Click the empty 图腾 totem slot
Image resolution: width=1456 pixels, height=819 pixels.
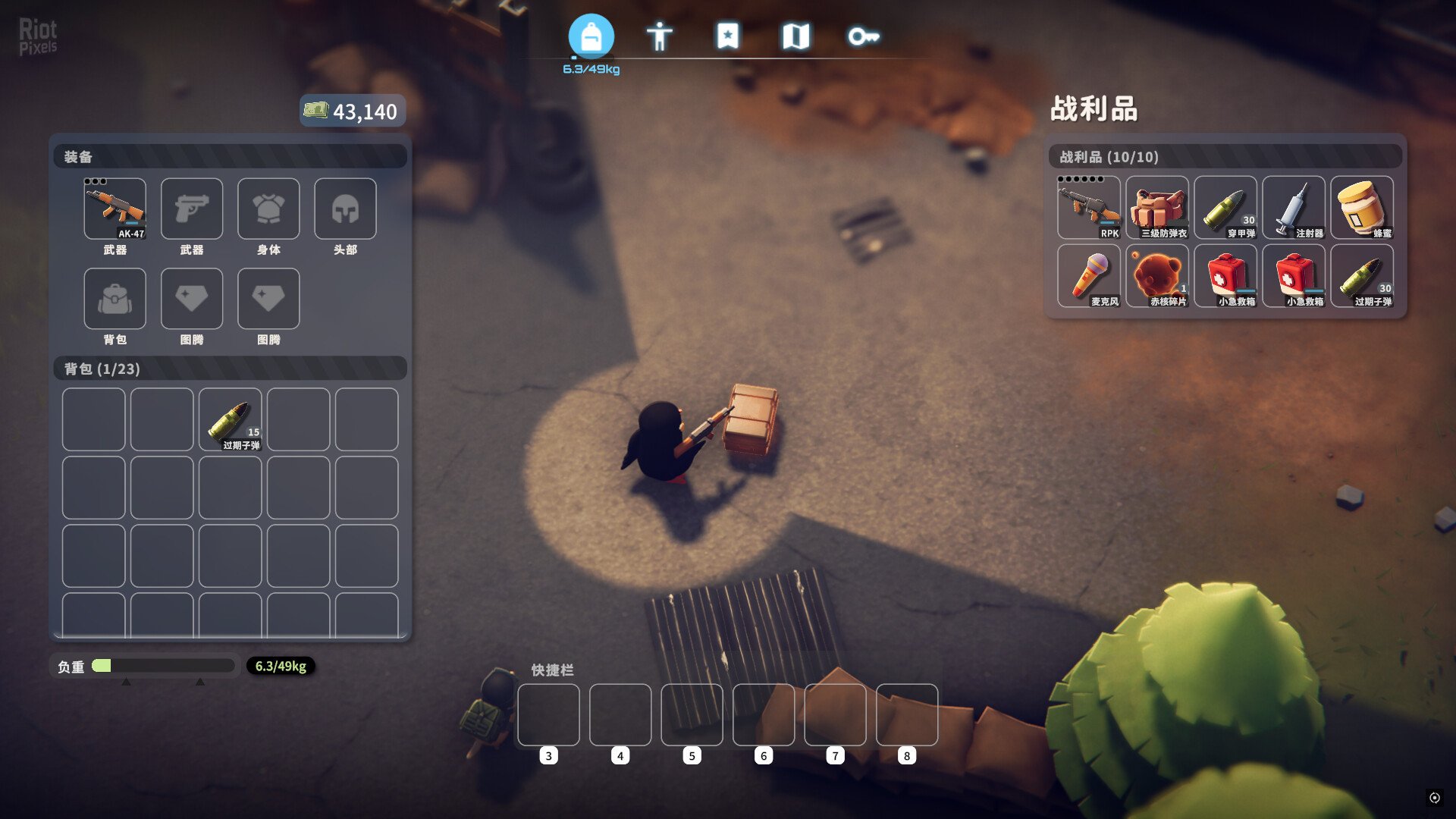[x=192, y=298]
